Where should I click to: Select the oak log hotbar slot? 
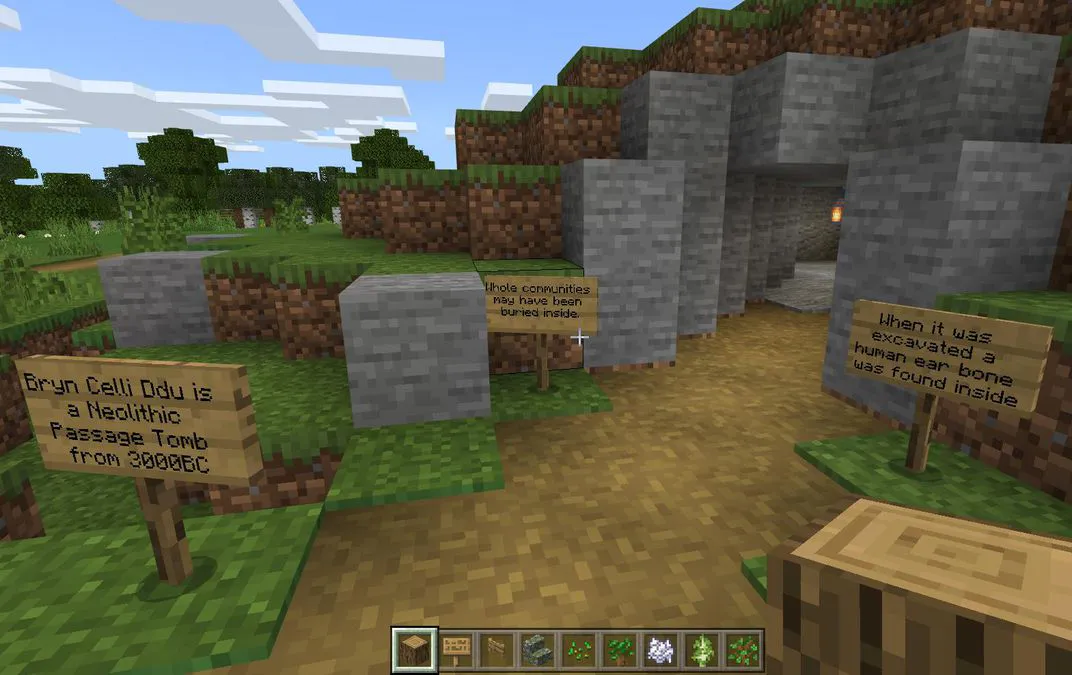pyautogui.click(x=410, y=648)
